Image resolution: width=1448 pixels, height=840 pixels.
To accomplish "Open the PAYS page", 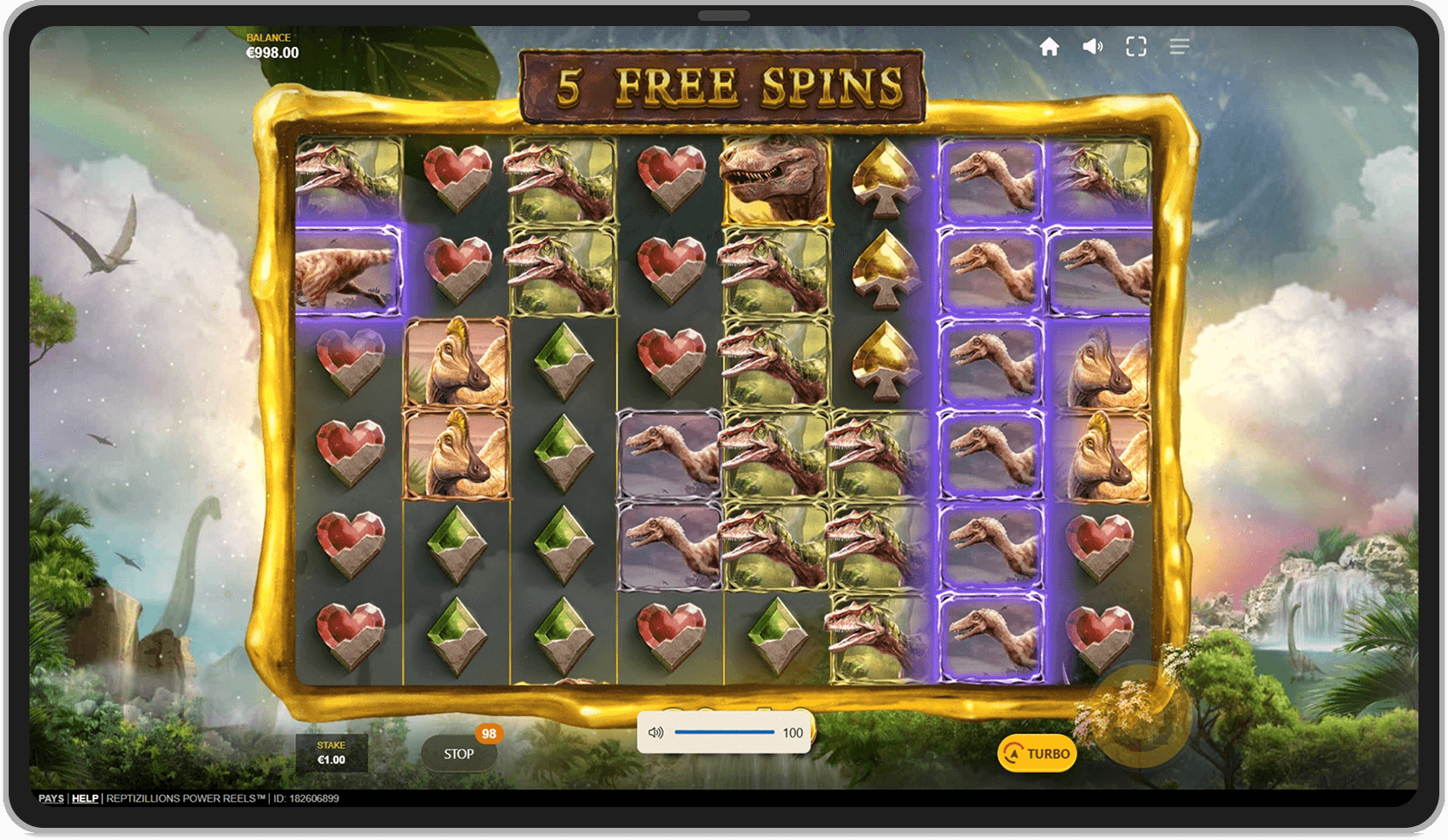I will [x=50, y=798].
